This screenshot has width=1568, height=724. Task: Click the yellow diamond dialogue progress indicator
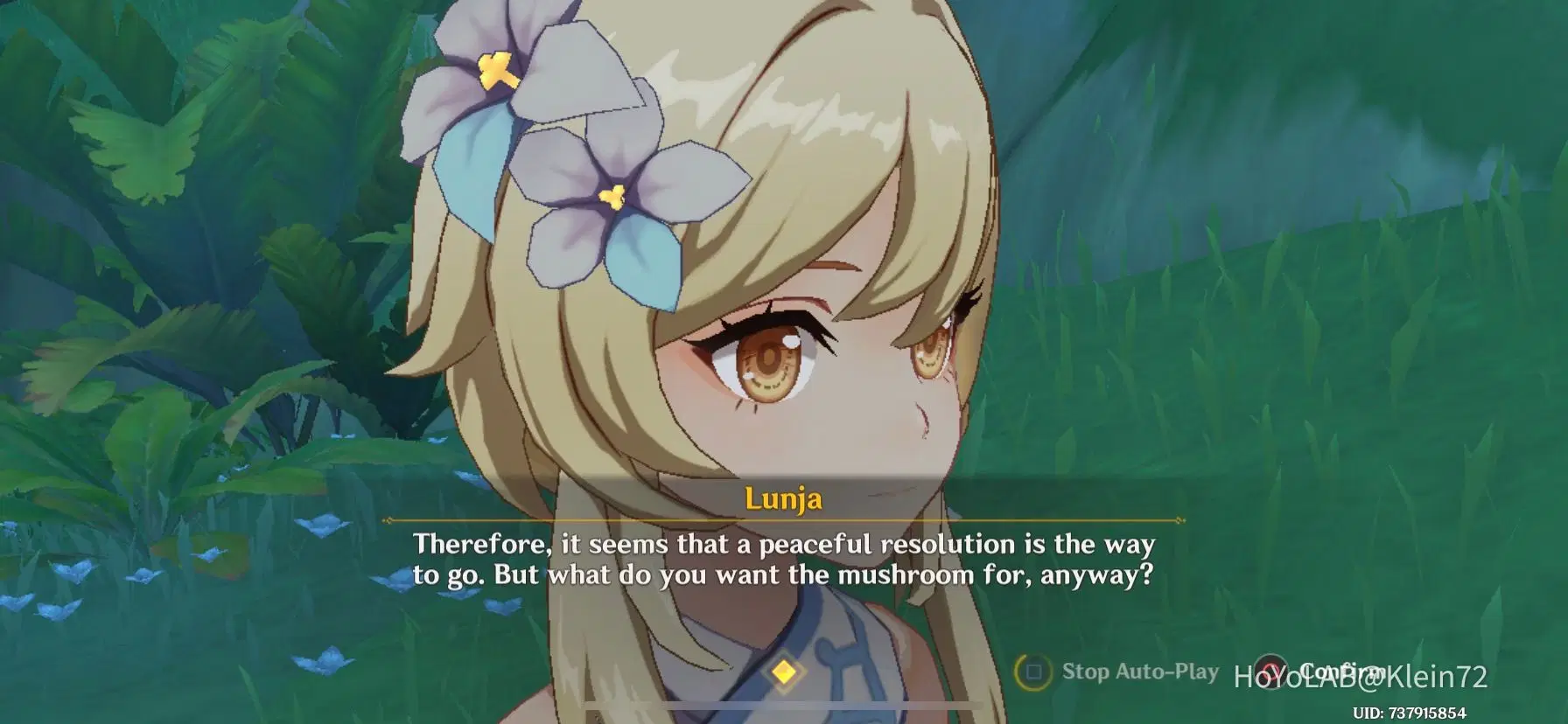785,673
